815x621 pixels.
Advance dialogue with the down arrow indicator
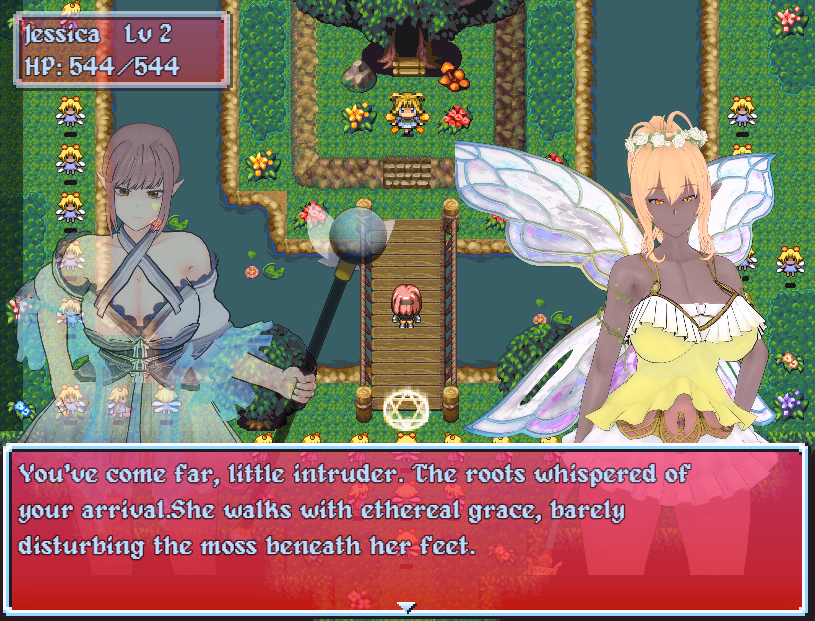[x=406, y=606]
